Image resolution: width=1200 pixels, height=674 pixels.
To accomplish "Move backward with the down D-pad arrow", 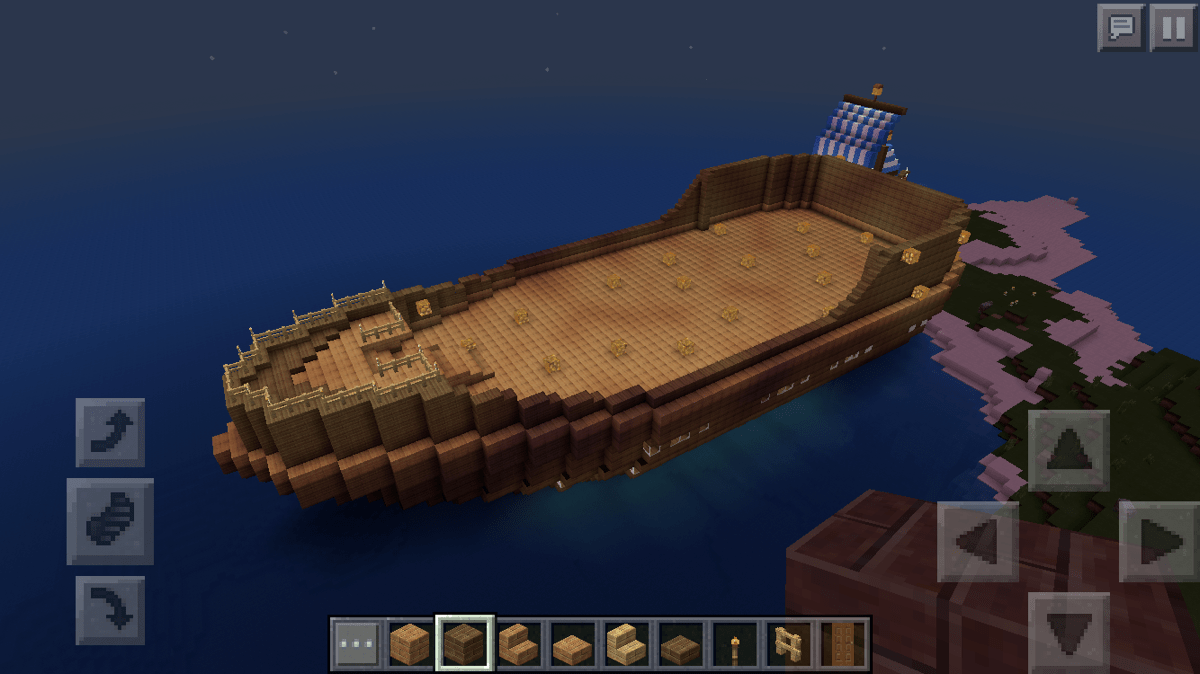I will pyautogui.click(x=1068, y=630).
